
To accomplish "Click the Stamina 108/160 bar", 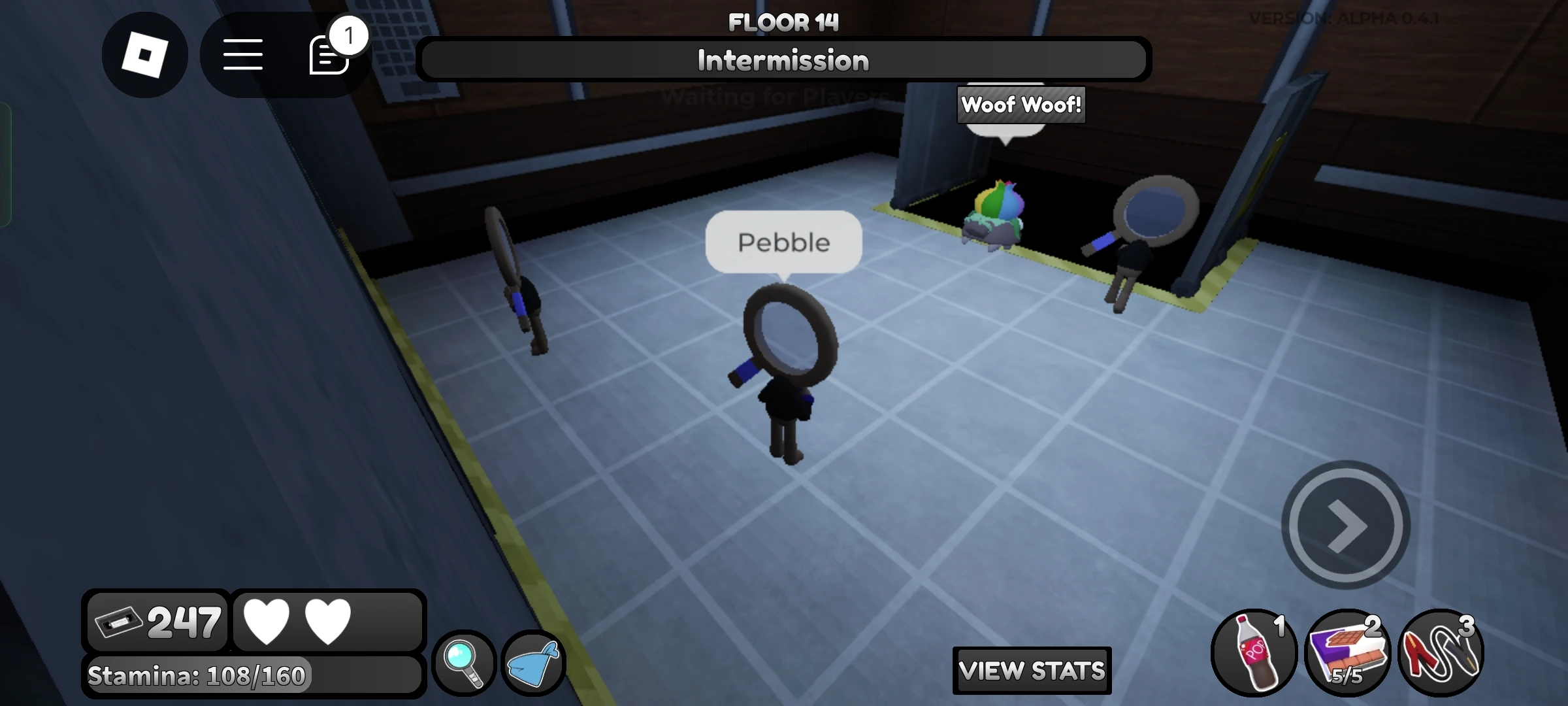I will click(198, 674).
